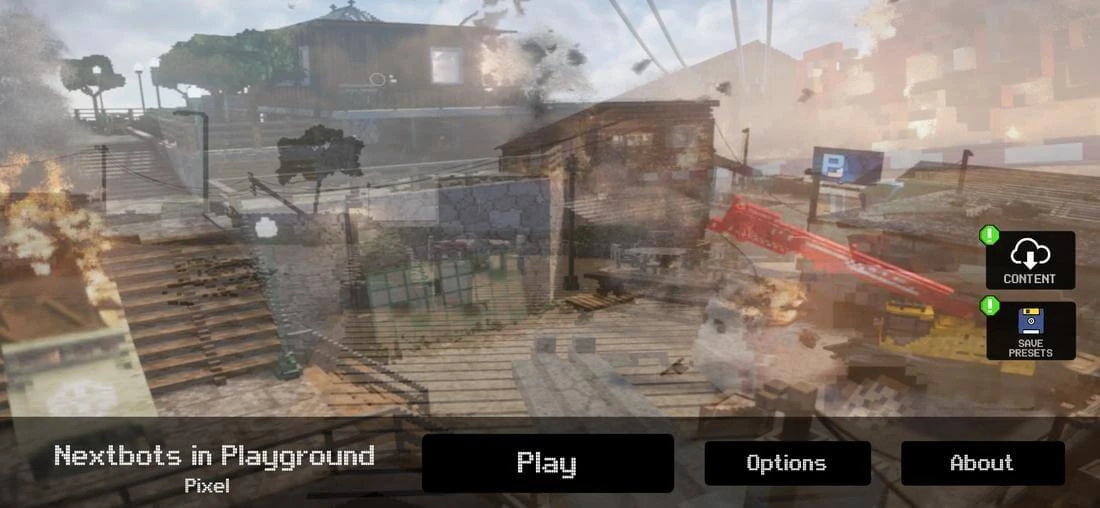Click the Save Presets floppy disk button
The image size is (1100, 508).
click(1030, 330)
